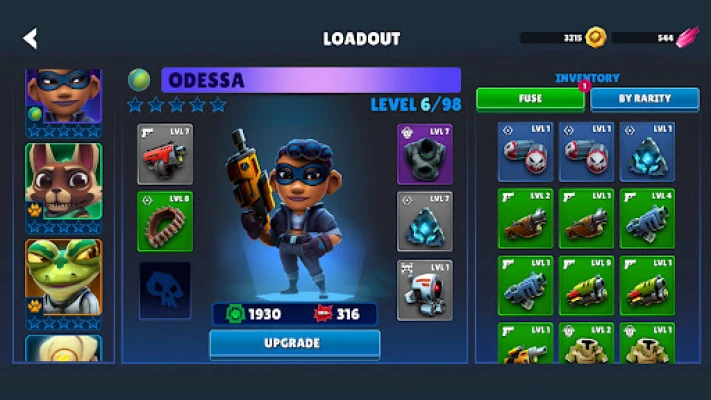
Task: Select the purple LVL 7 armor slot
Action: click(425, 154)
